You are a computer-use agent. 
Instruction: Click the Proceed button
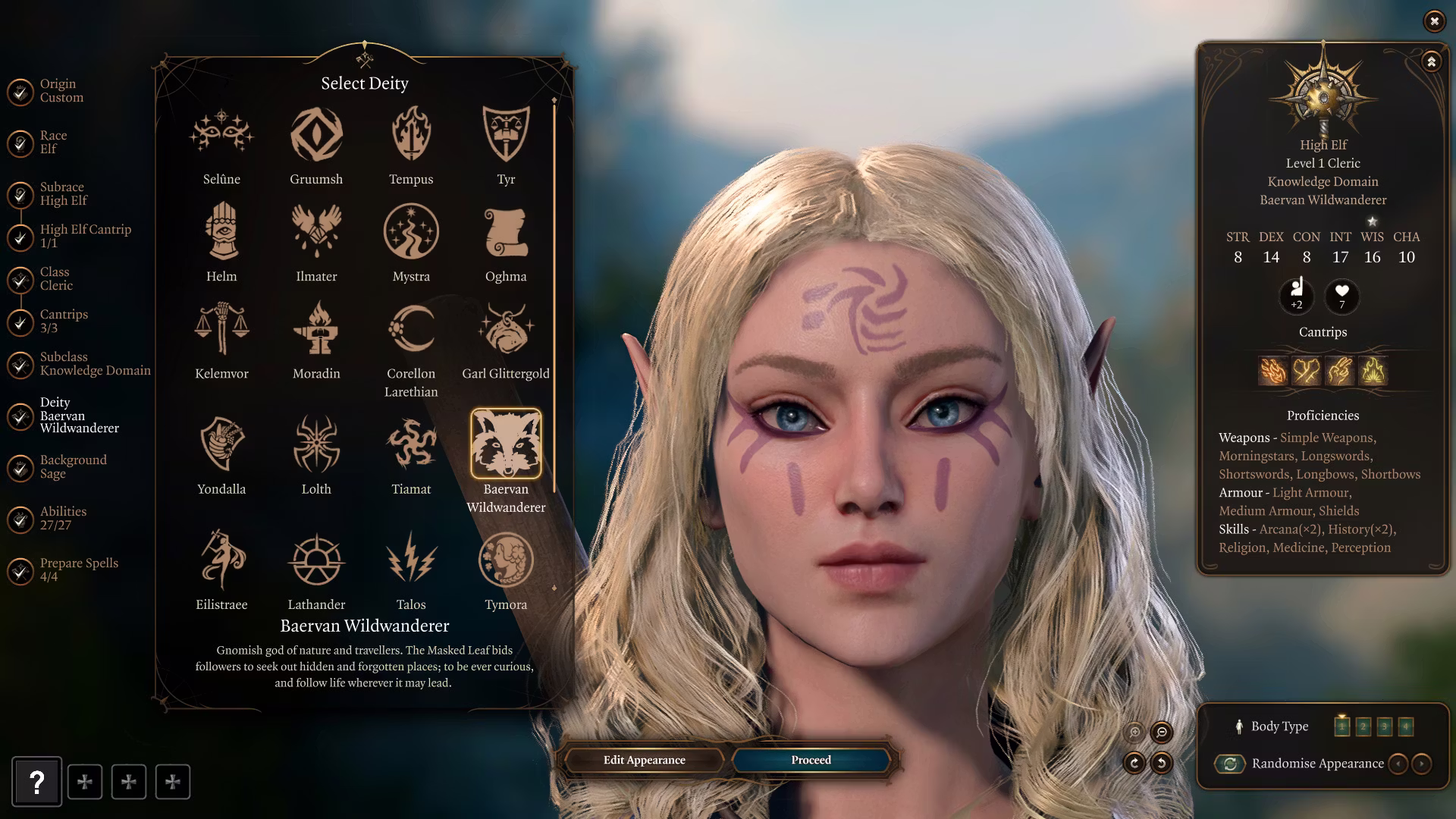click(x=811, y=760)
